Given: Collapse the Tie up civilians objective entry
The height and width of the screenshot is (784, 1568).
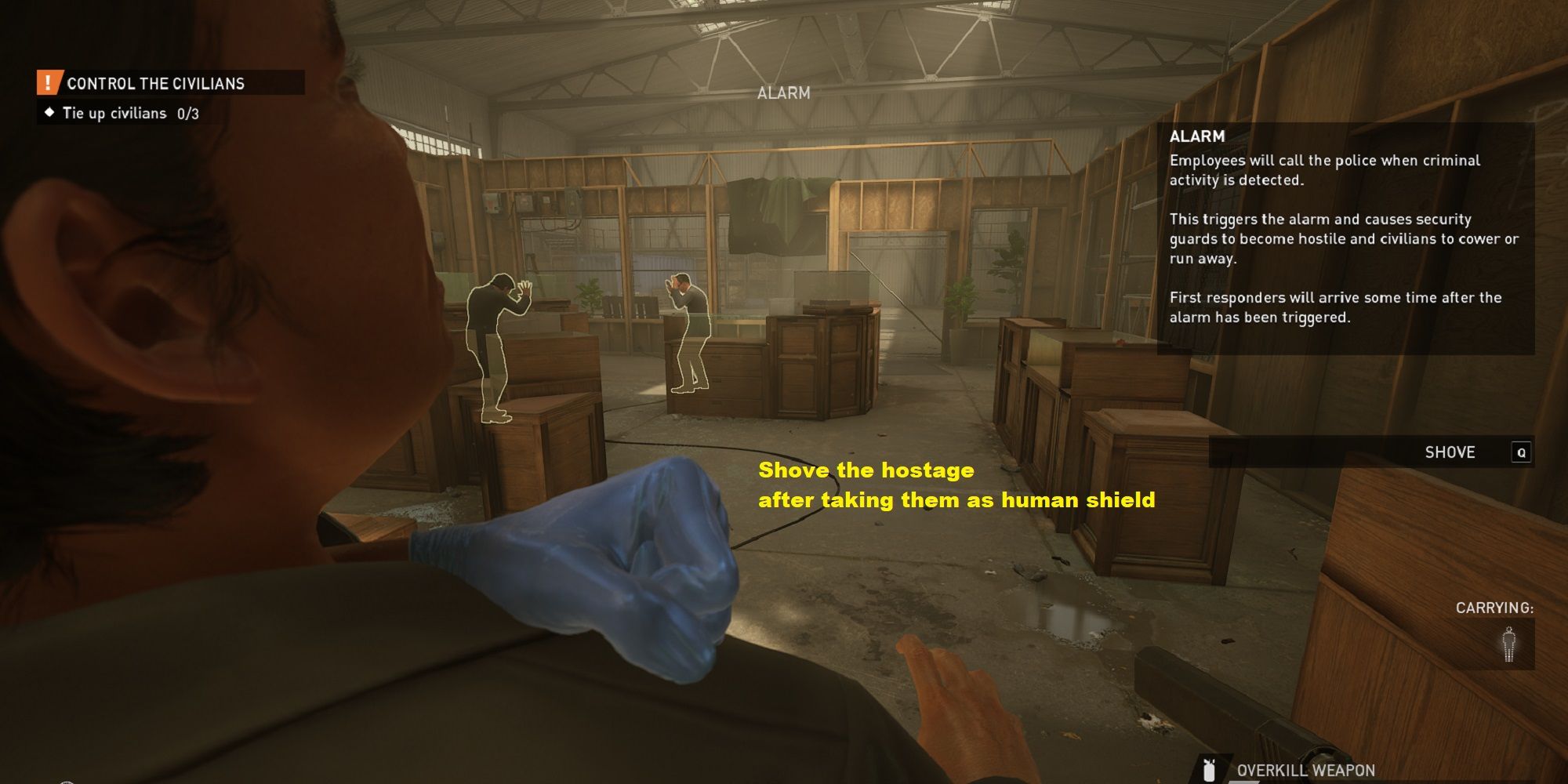Looking at the screenshot, I should point(114,113).
